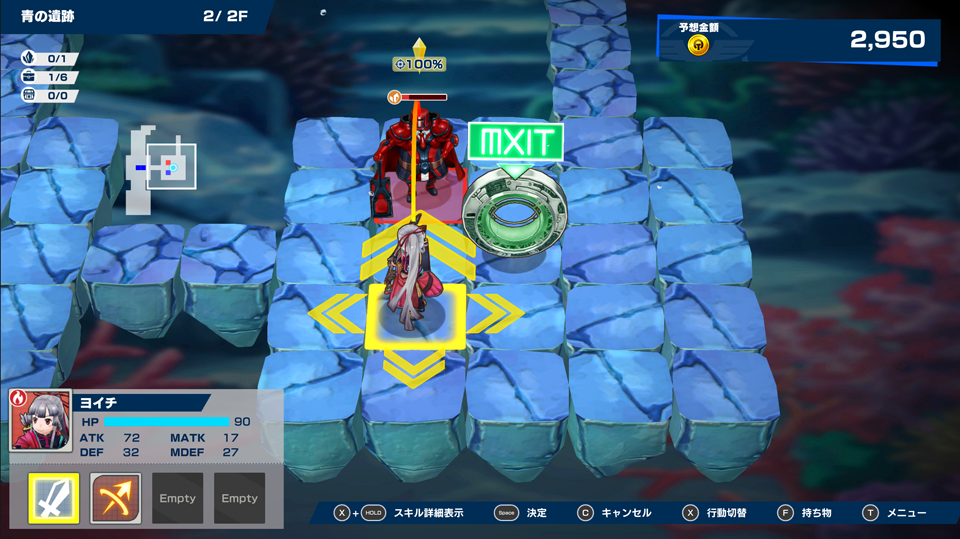Image resolution: width=960 pixels, height=539 pixels.
Task: Click the left movement arrow
Action: (x=335, y=313)
